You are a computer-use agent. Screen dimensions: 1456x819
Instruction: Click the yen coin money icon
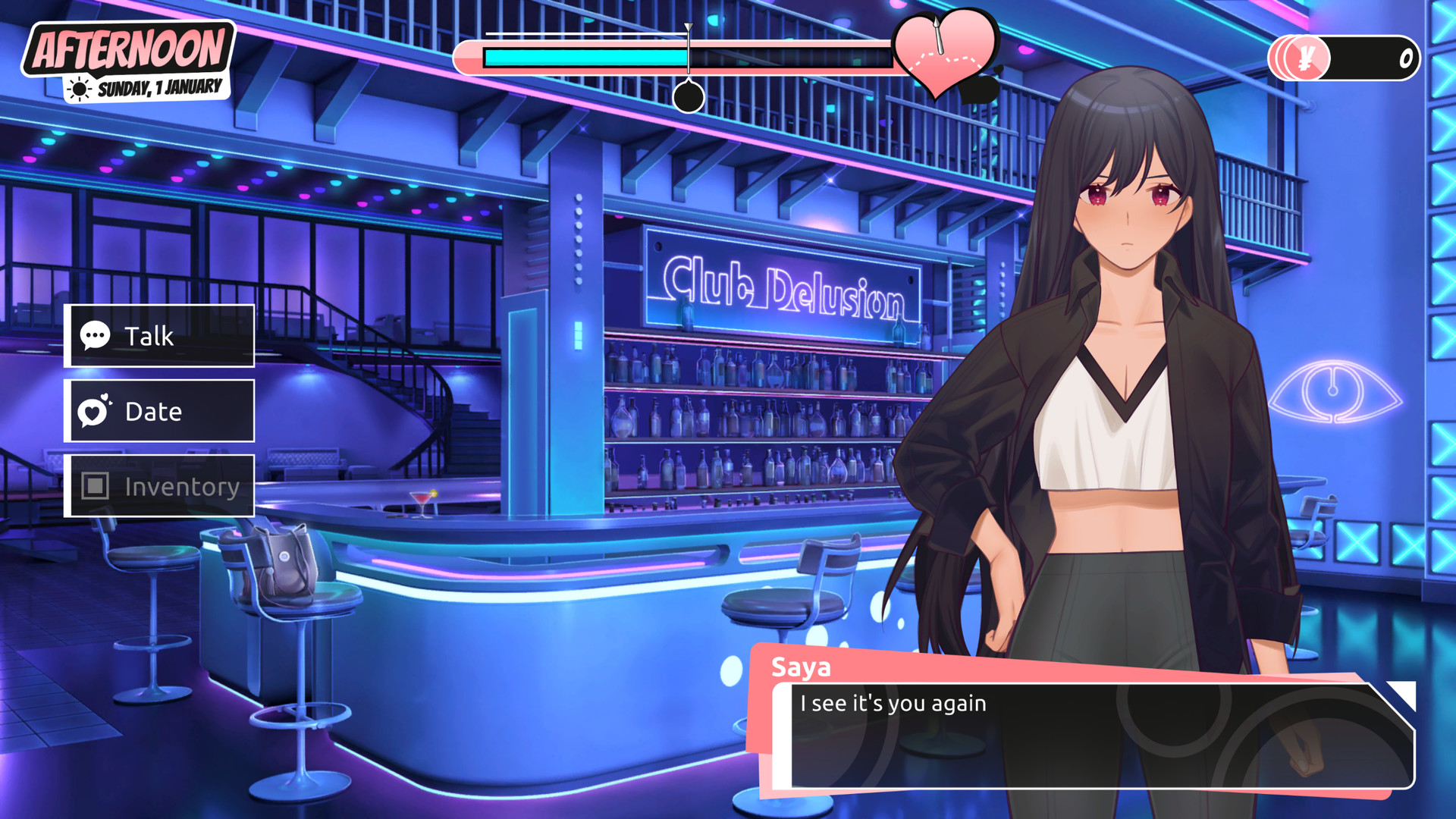click(x=1304, y=58)
